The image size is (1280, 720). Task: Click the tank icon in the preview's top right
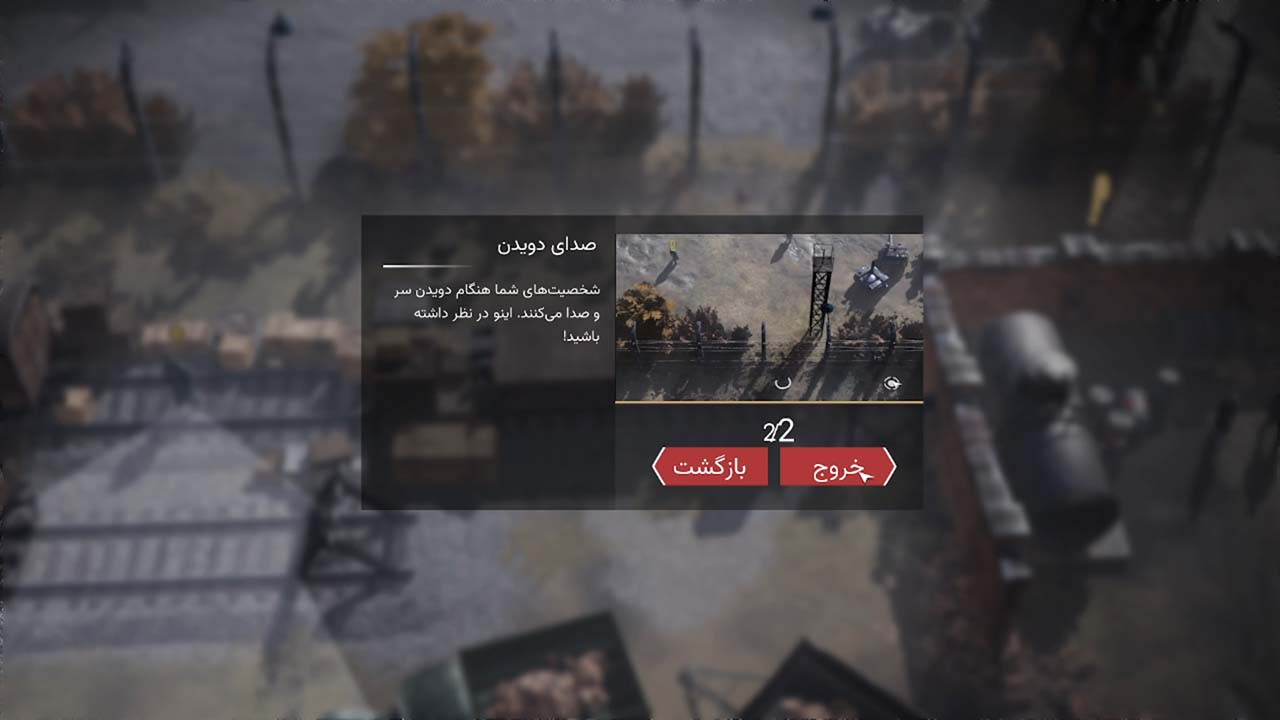(875, 275)
